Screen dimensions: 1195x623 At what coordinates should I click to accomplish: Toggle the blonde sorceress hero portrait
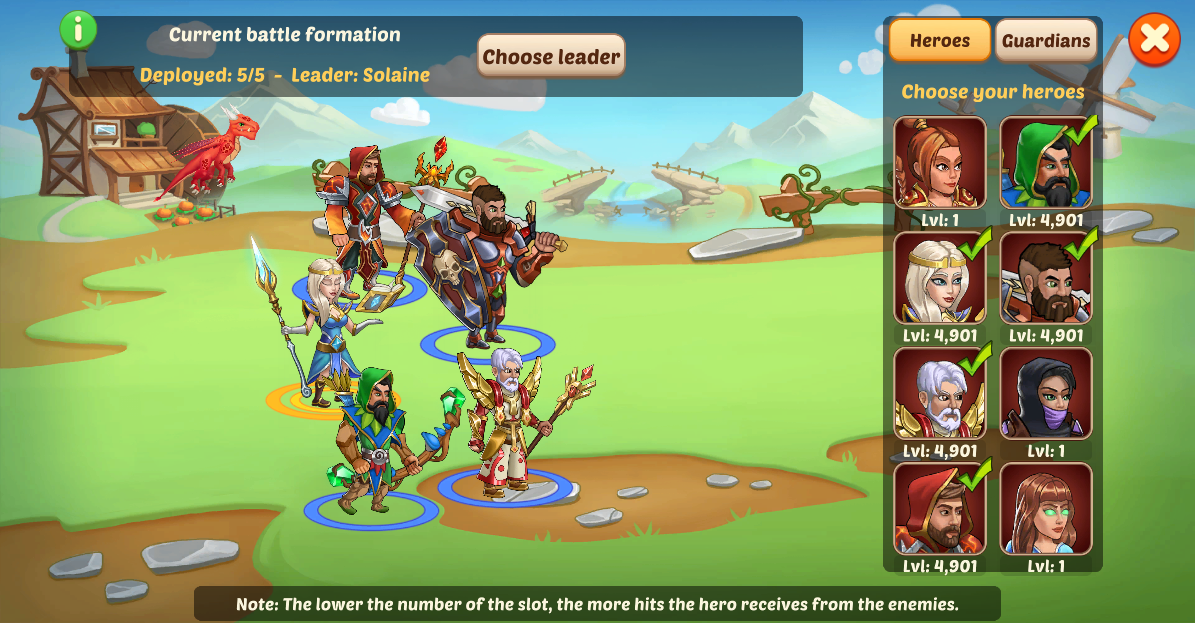[x=939, y=278]
